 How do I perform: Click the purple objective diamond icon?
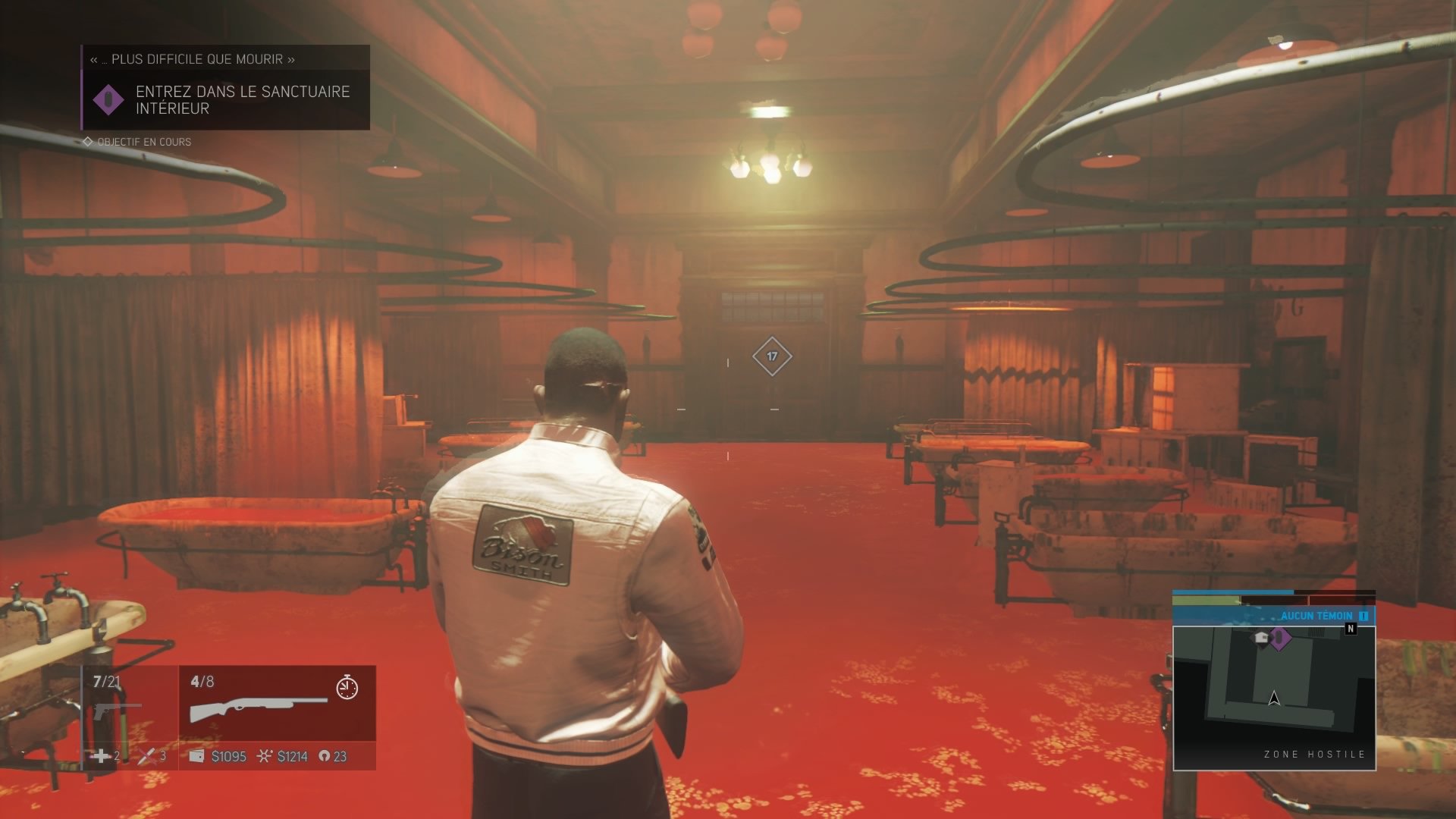pyautogui.click(x=108, y=100)
